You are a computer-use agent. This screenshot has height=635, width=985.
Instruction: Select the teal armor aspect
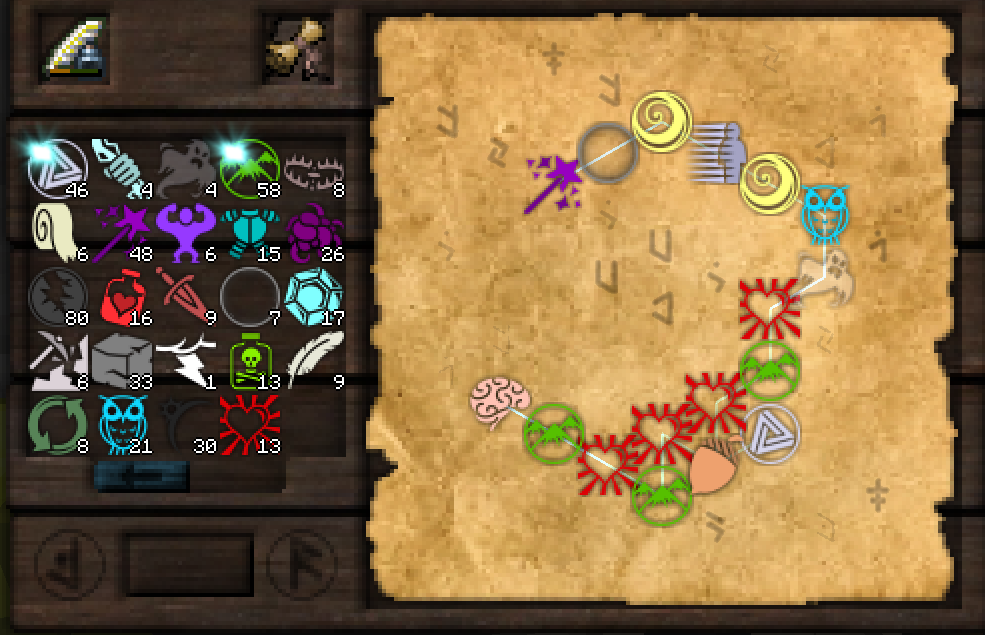tap(249, 233)
